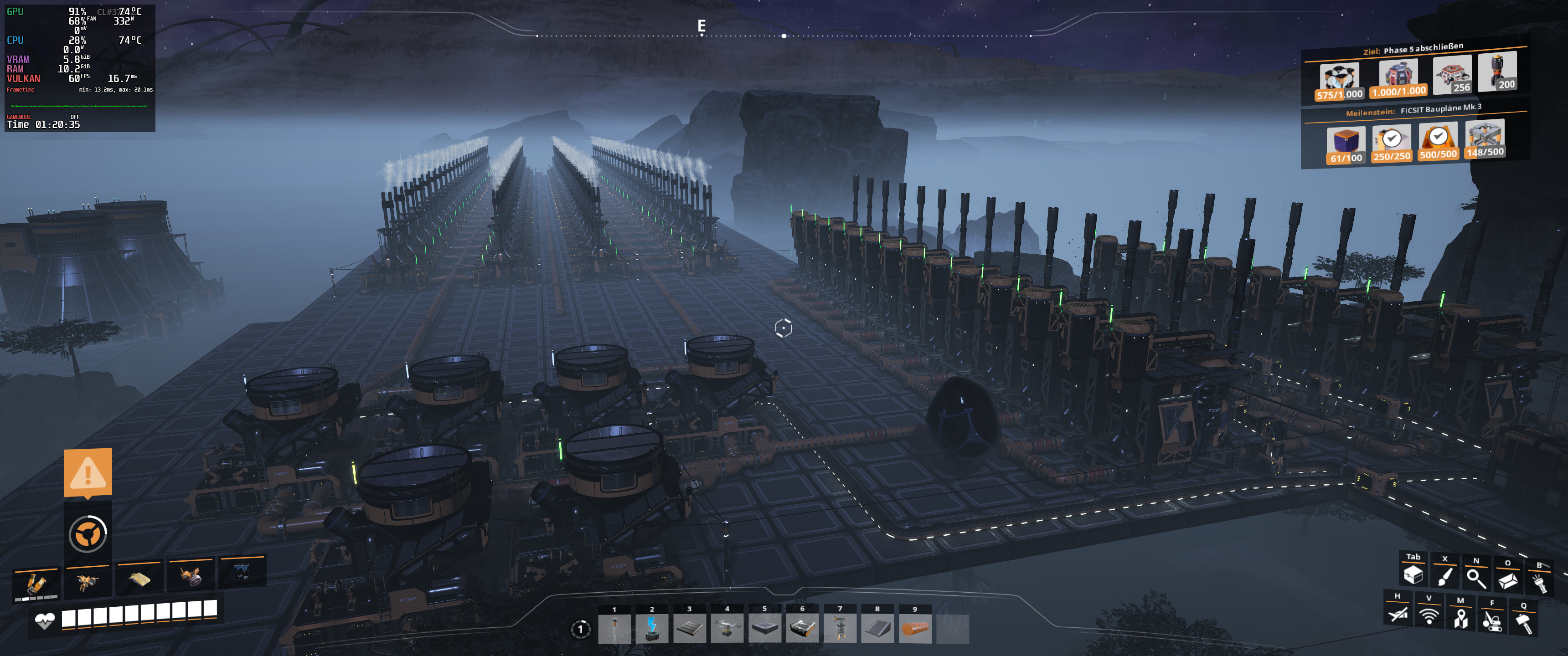Pick the power tower in hotbar slot seven
The width and height of the screenshot is (1568, 656).
(x=840, y=628)
